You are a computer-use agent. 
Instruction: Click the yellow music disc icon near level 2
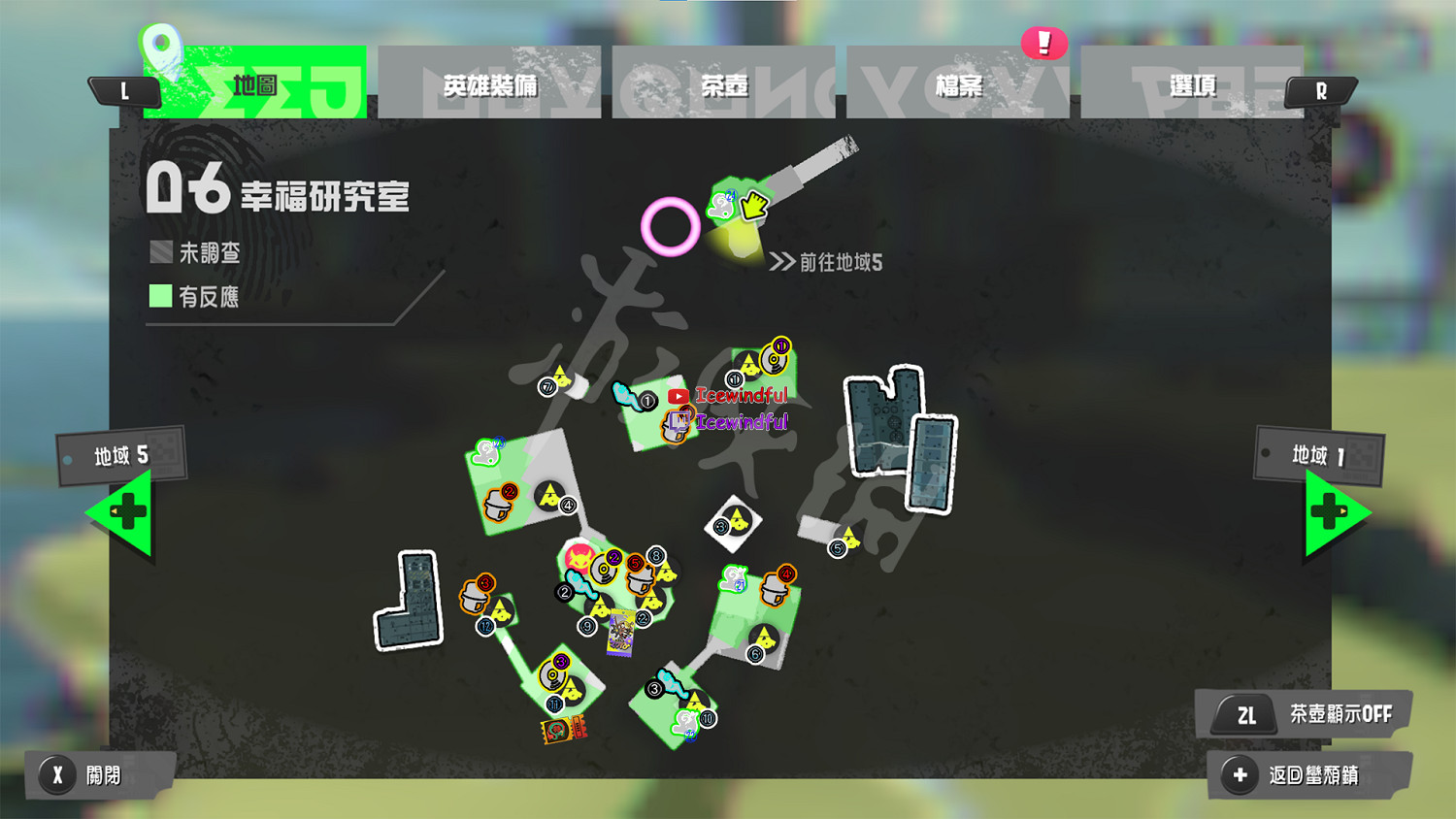[x=602, y=570]
